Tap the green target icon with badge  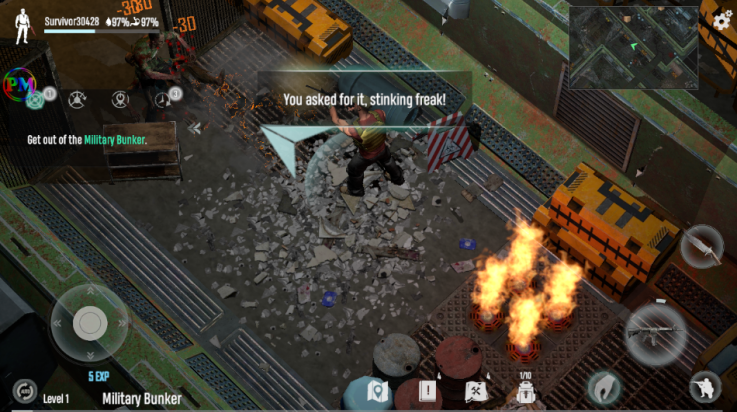point(36,98)
